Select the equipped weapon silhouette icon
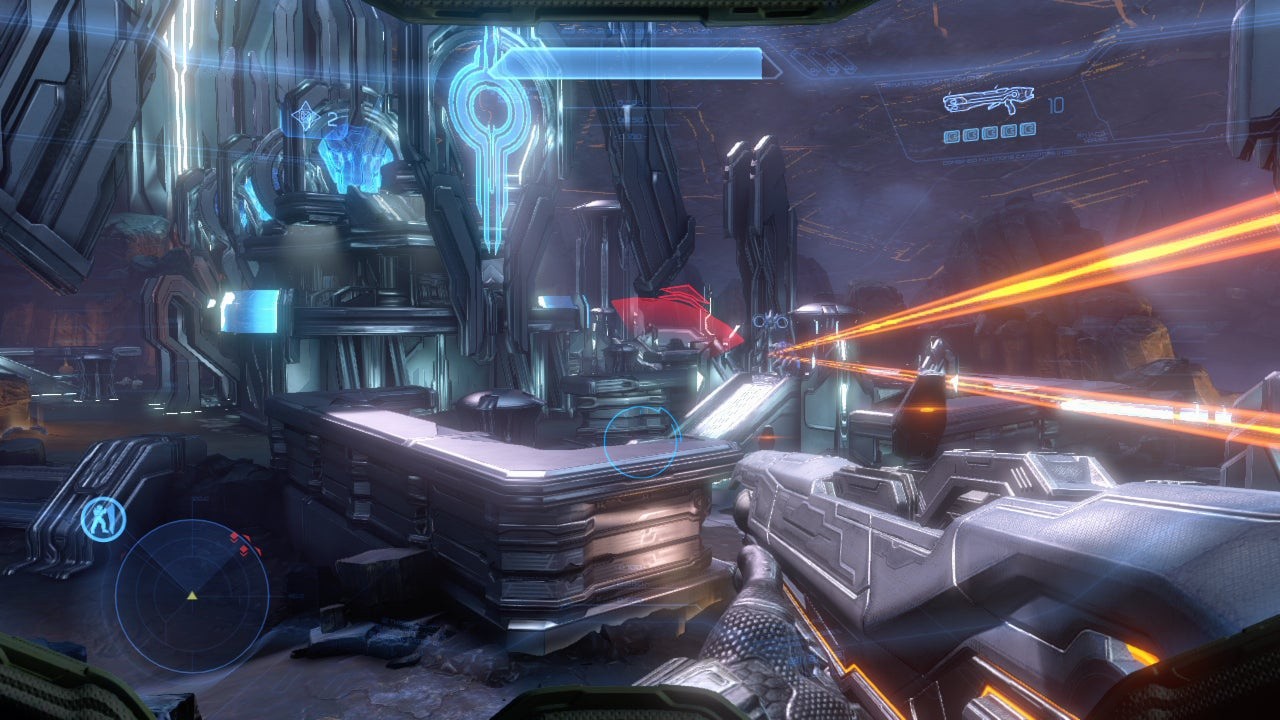This screenshot has width=1280, height=720. 987,103
